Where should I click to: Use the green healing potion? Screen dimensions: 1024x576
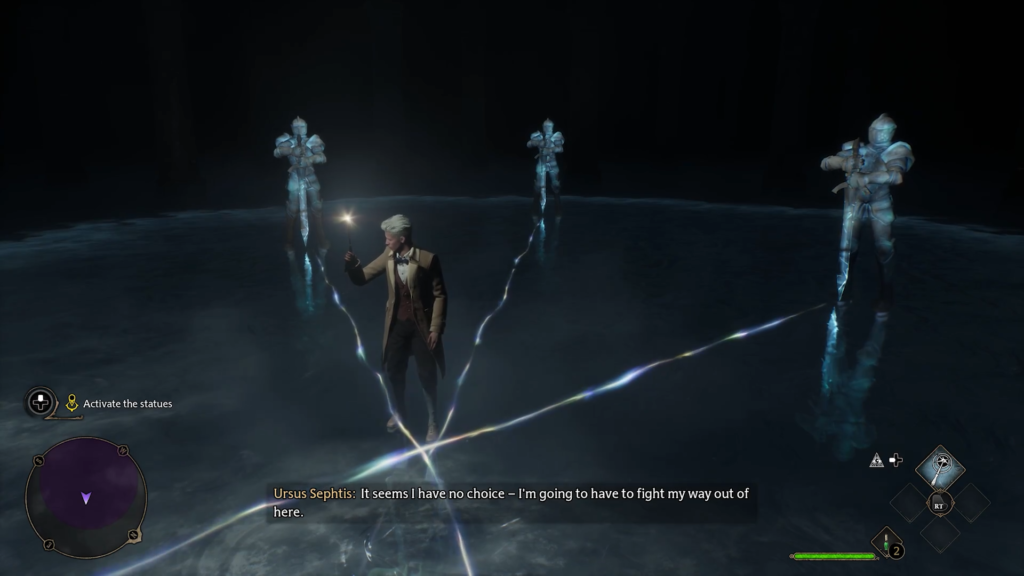886,542
